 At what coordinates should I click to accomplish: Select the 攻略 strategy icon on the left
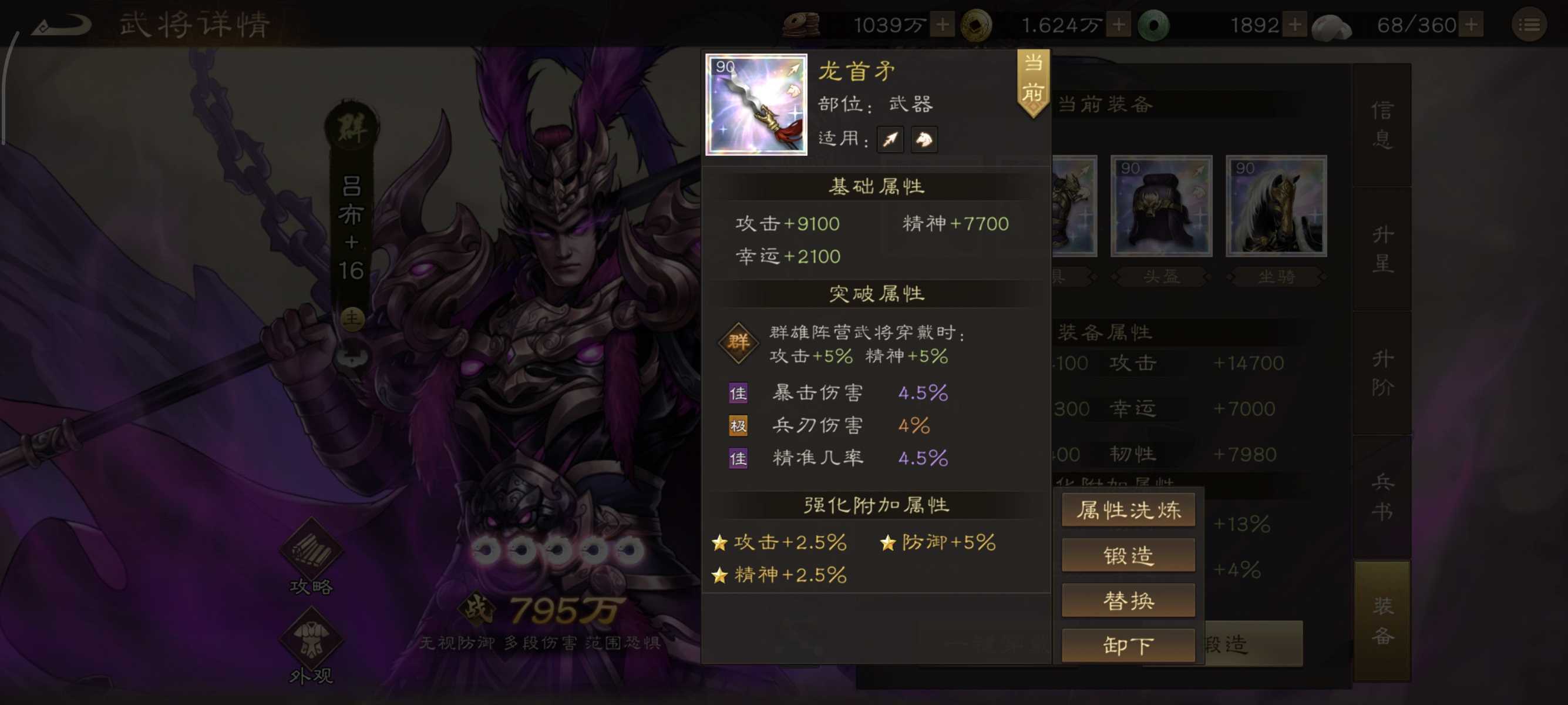[x=312, y=551]
